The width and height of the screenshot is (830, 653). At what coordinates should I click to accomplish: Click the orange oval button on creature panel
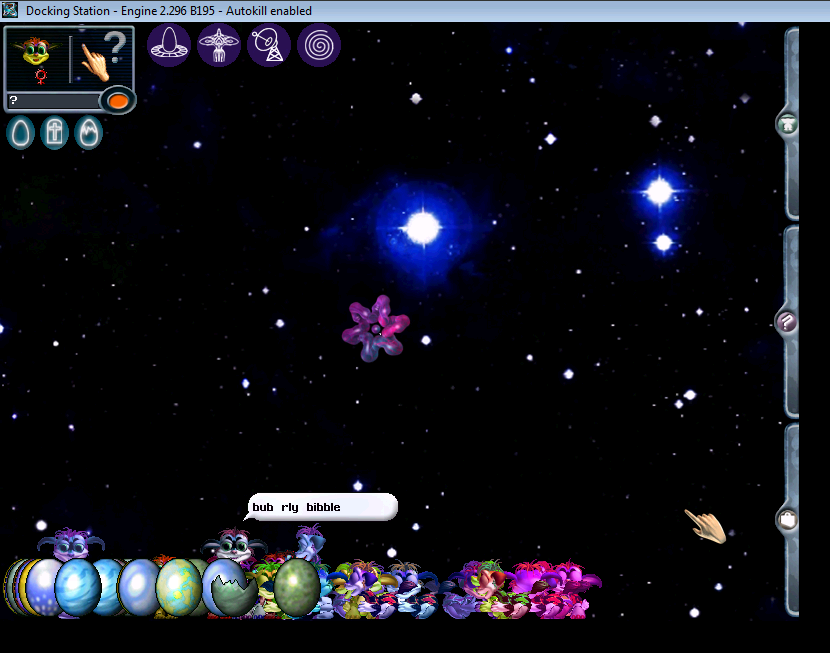tap(118, 100)
